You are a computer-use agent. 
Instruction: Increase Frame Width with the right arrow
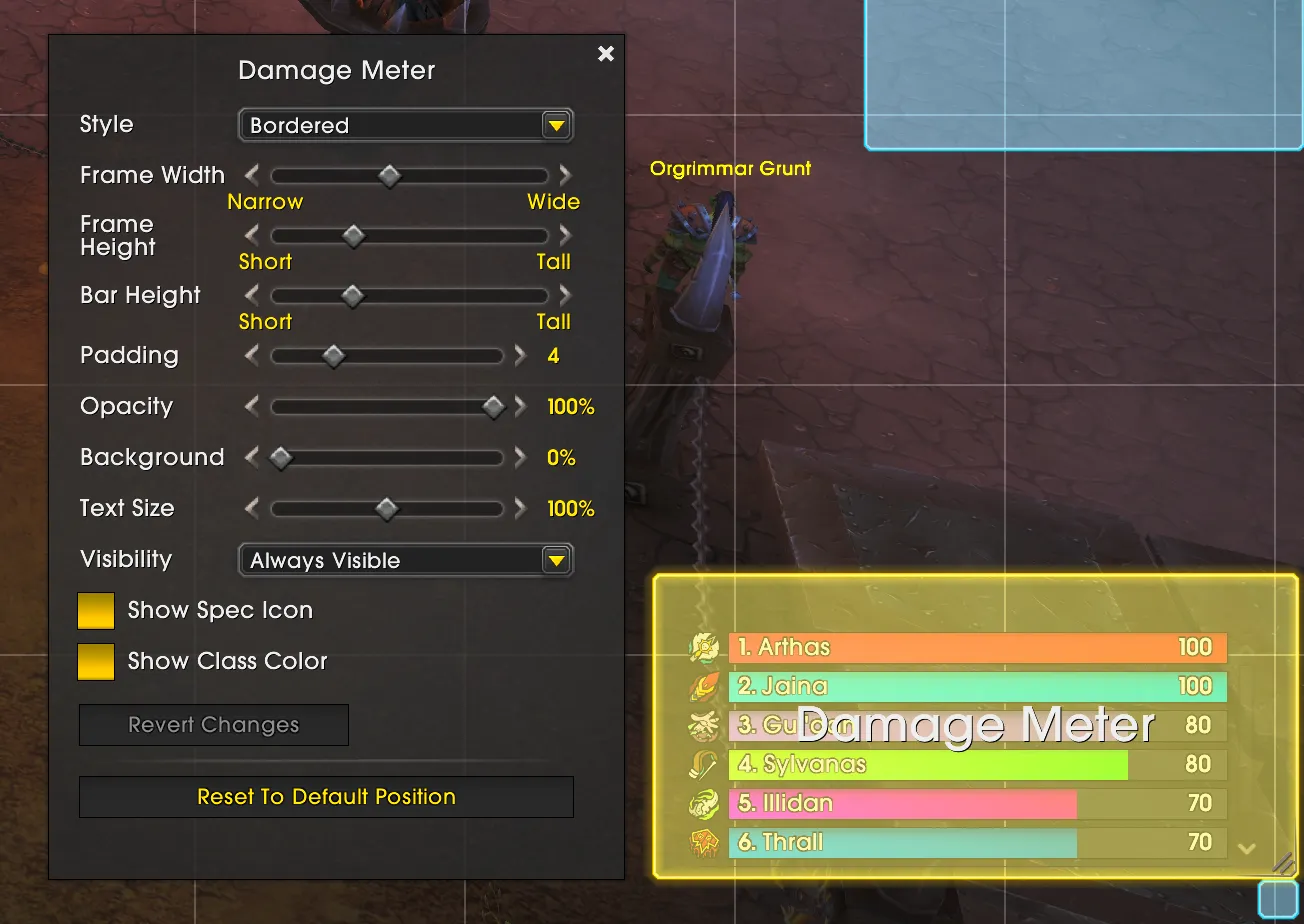click(x=566, y=176)
